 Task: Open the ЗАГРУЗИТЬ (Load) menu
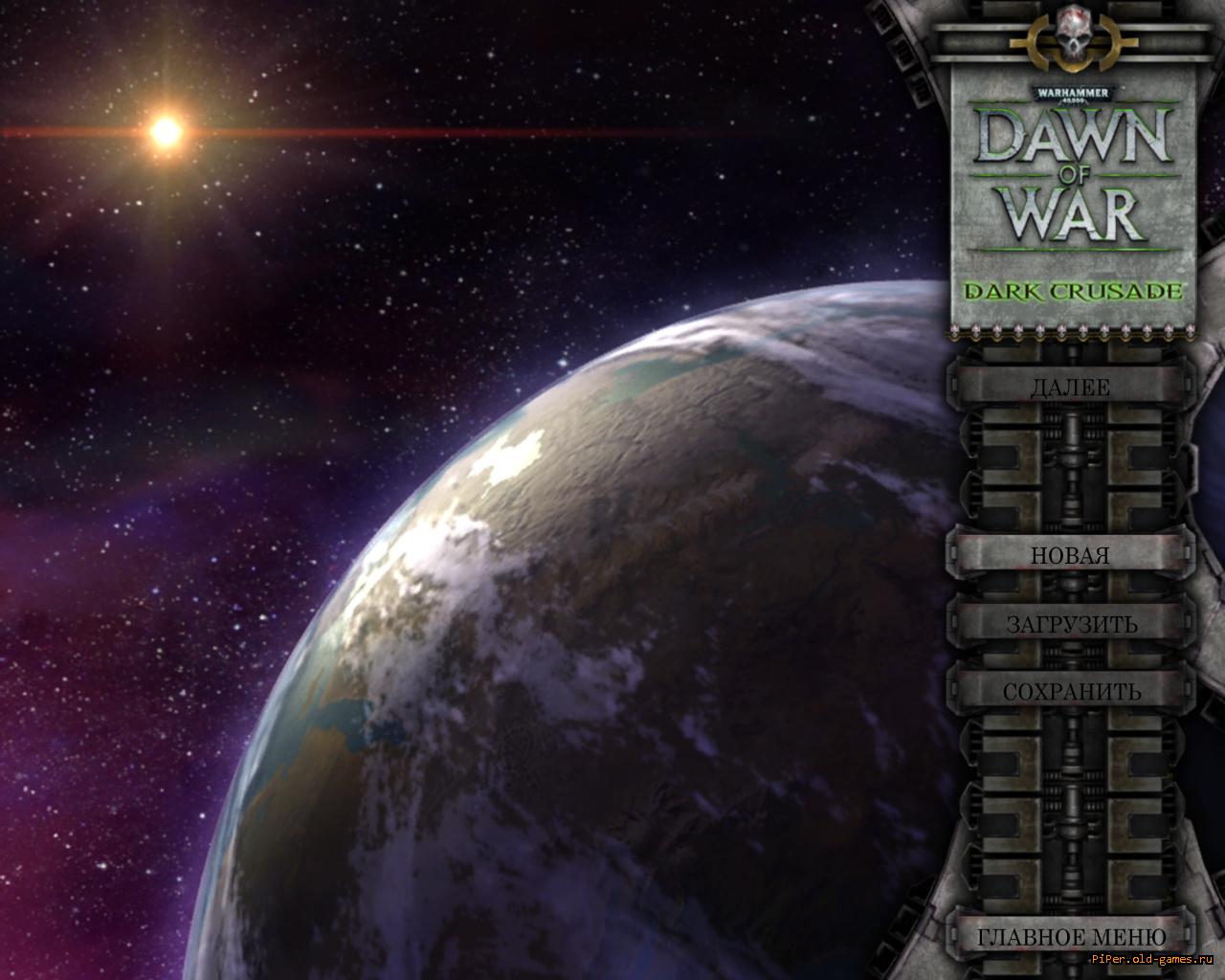click(1071, 624)
